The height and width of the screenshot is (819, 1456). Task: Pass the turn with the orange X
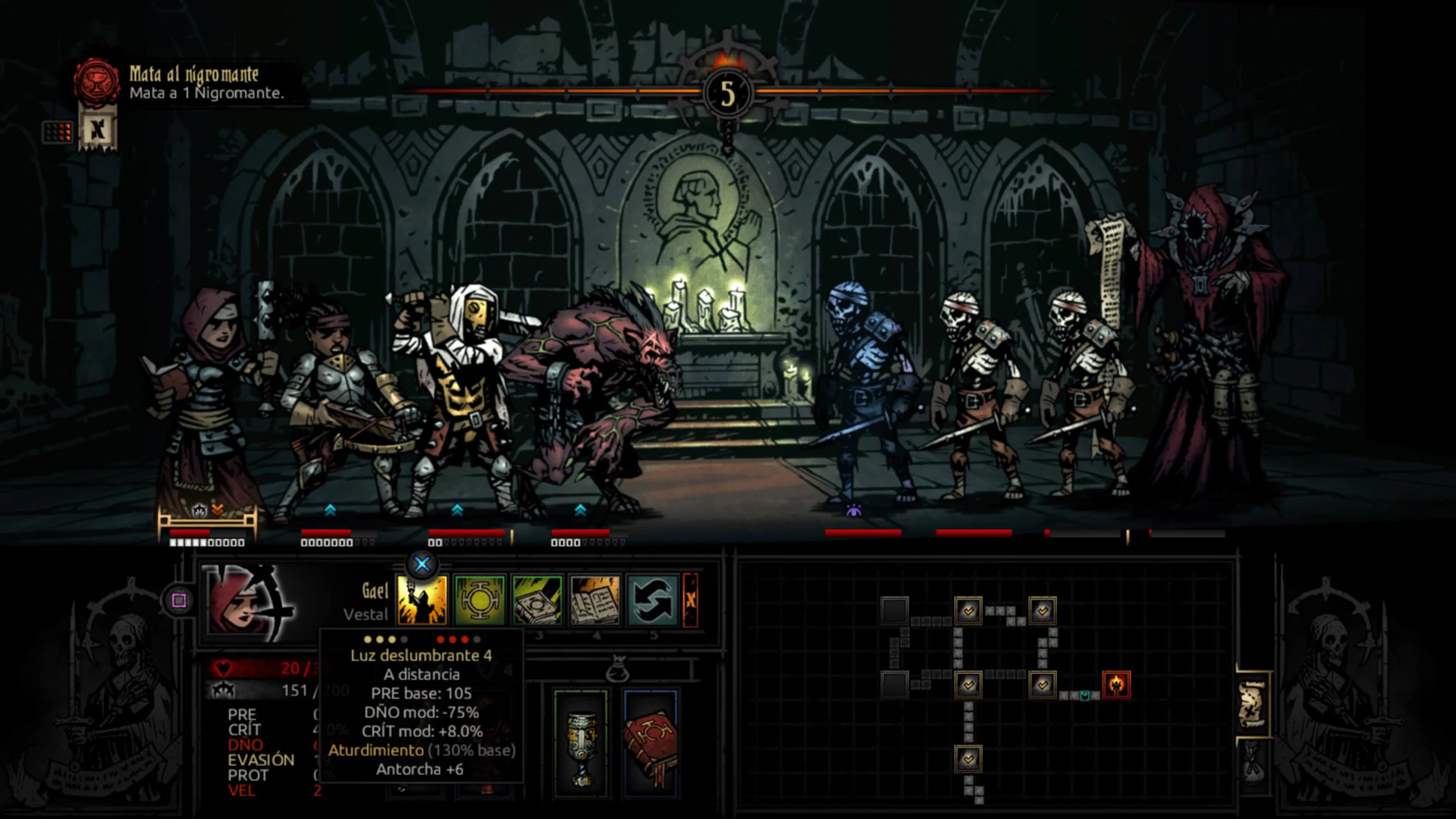[690, 601]
